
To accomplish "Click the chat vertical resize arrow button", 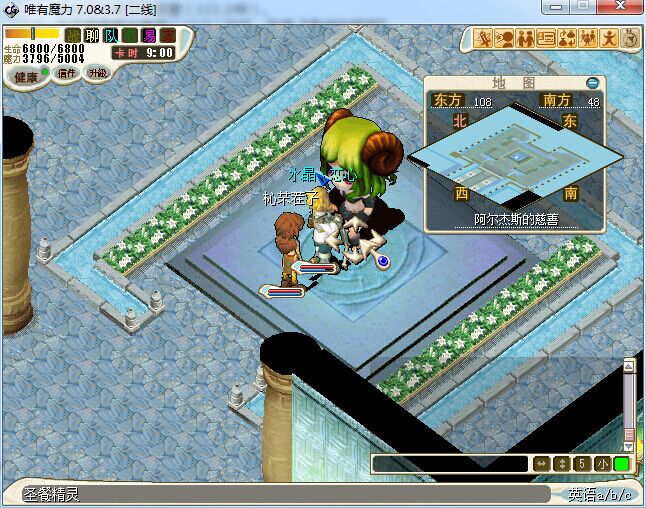I will click(562, 464).
